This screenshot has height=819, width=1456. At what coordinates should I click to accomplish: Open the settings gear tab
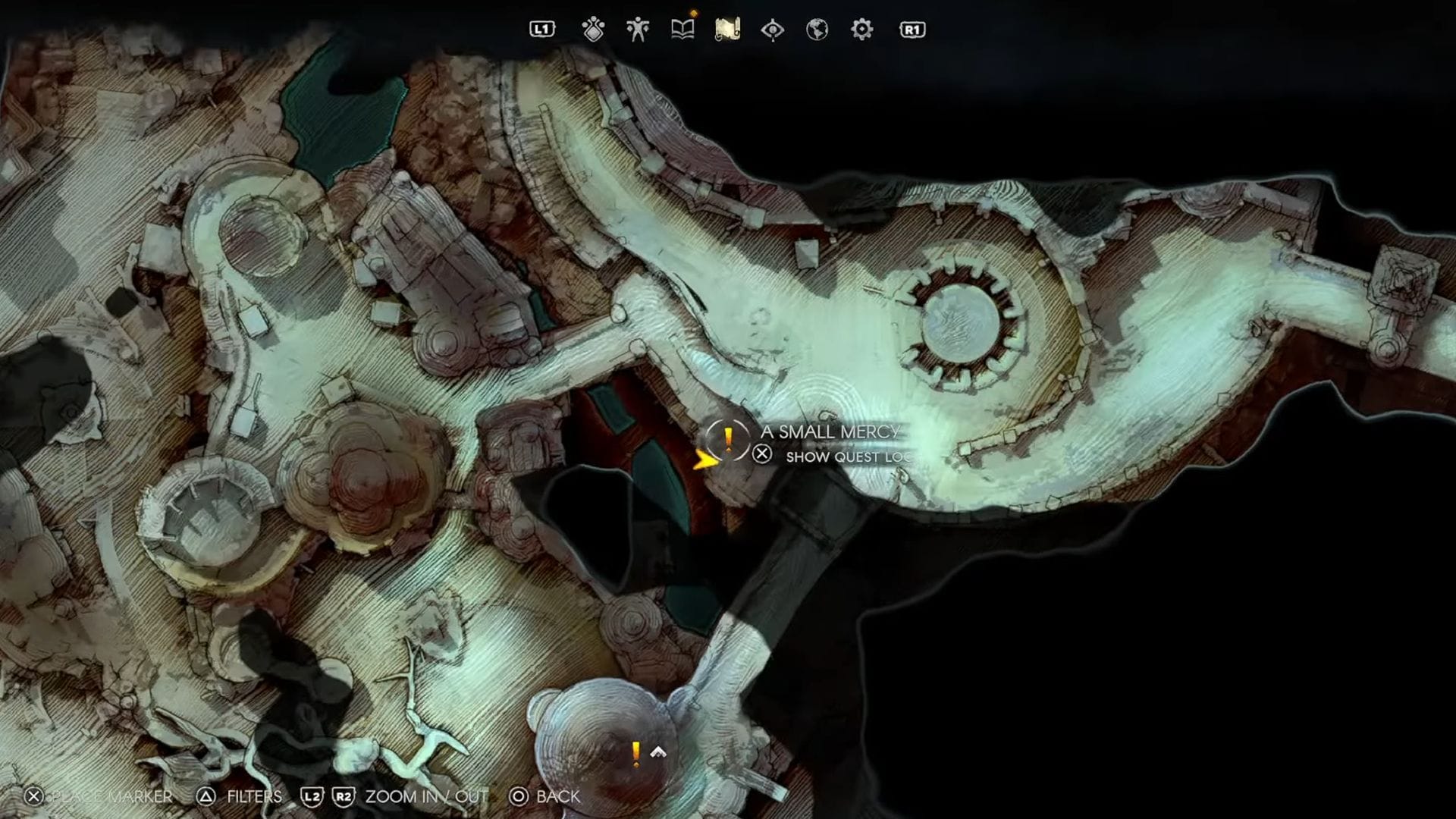[x=861, y=30]
